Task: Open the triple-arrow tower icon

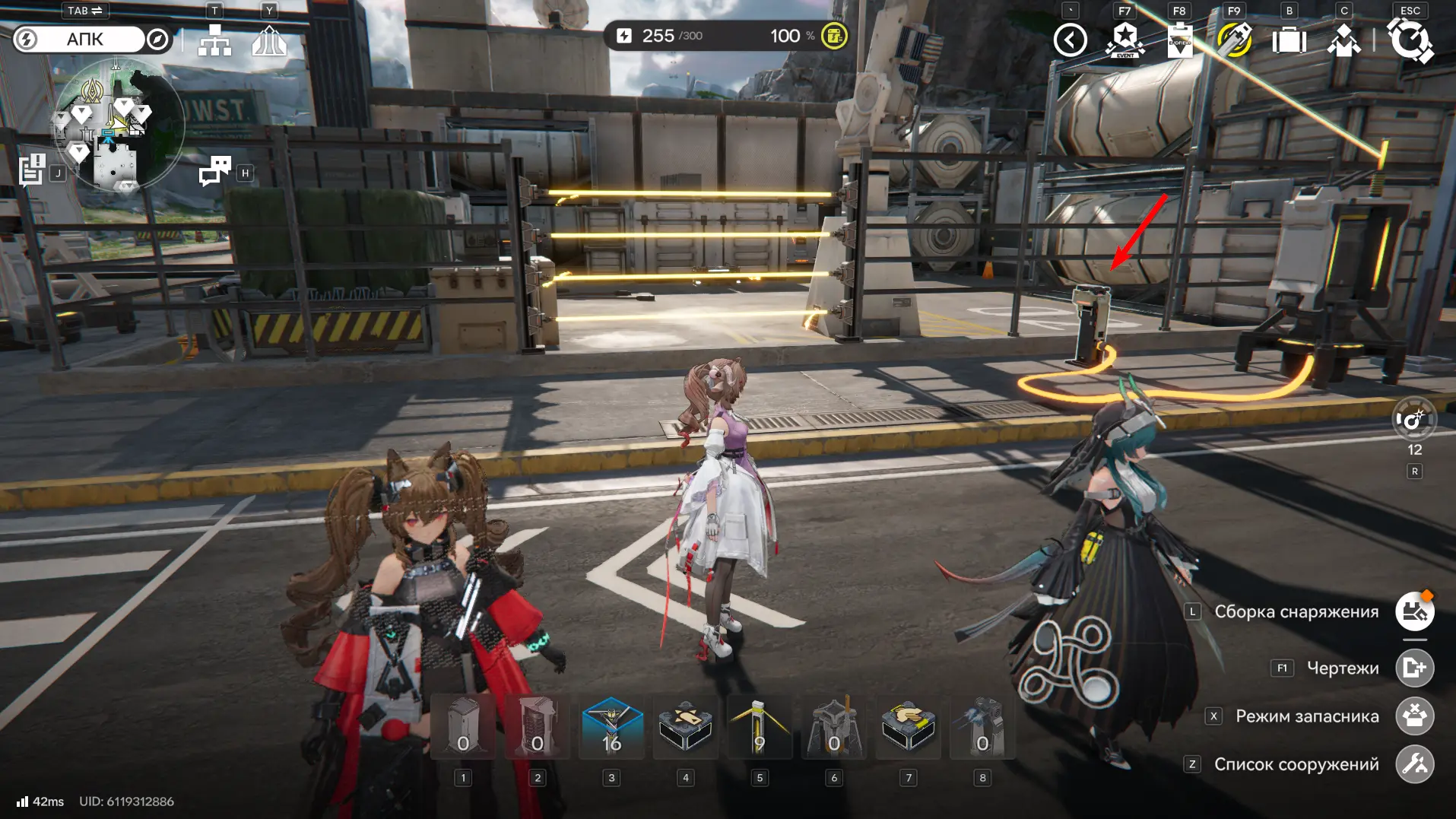Action: coord(269,40)
